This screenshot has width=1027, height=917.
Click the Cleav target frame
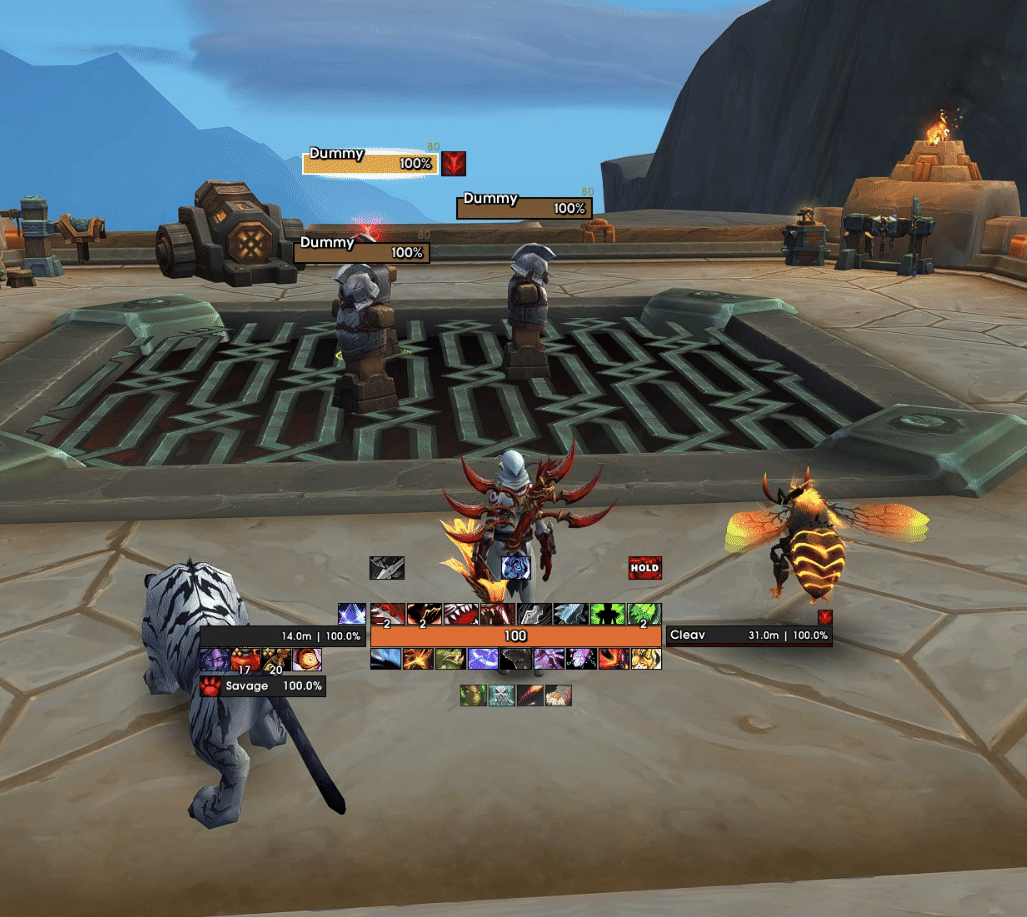(x=748, y=635)
